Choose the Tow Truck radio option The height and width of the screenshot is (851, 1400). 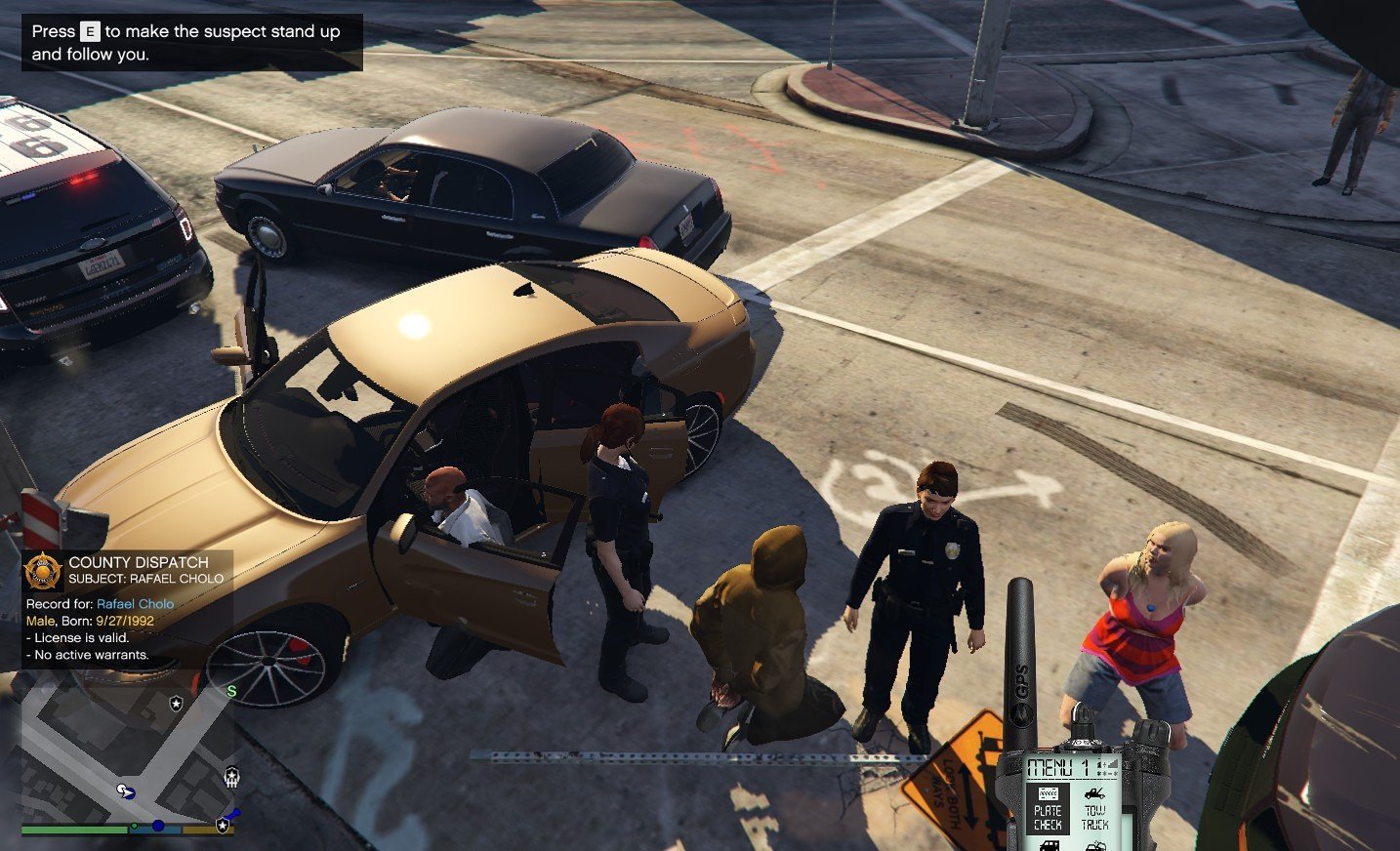point(1095,809)
